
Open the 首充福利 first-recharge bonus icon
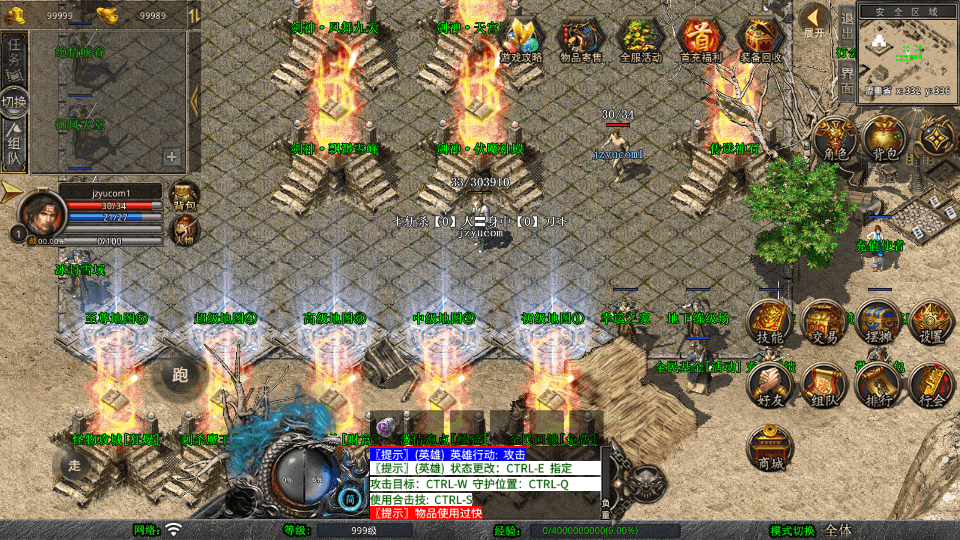tap(701, 39)
